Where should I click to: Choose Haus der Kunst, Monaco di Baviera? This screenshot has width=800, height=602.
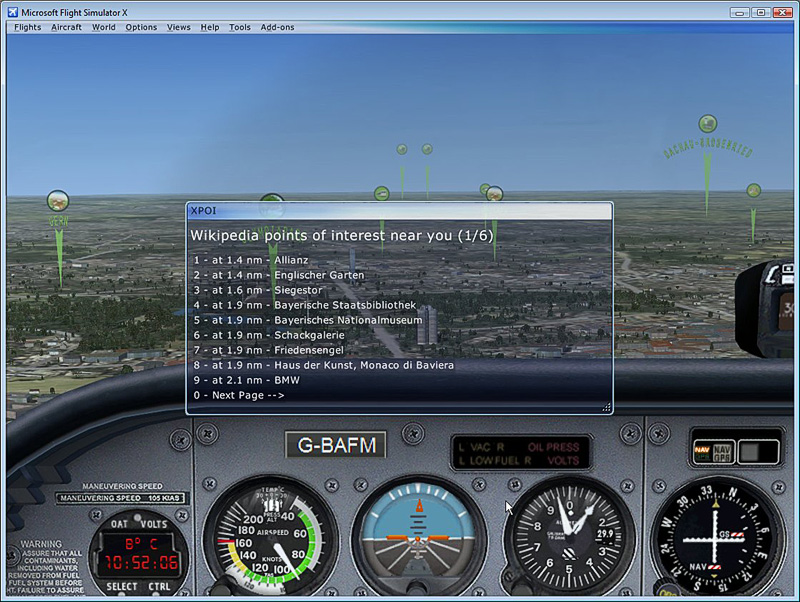pyautogui.click(x=324, y=365)
